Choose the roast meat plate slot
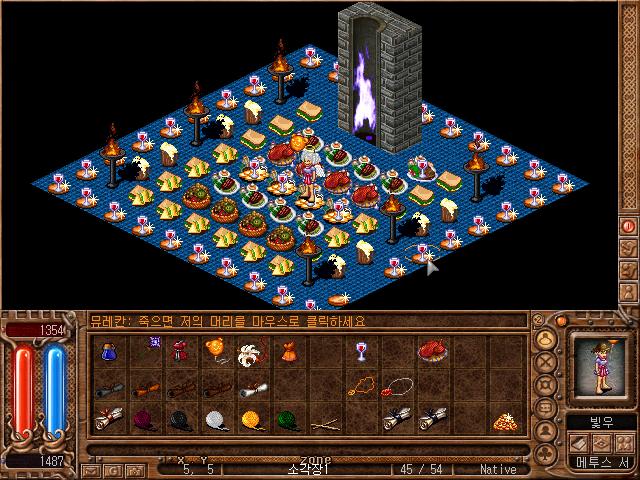This screenshot has width=640, height=480. pyautogui.click(x=431, y=350)
